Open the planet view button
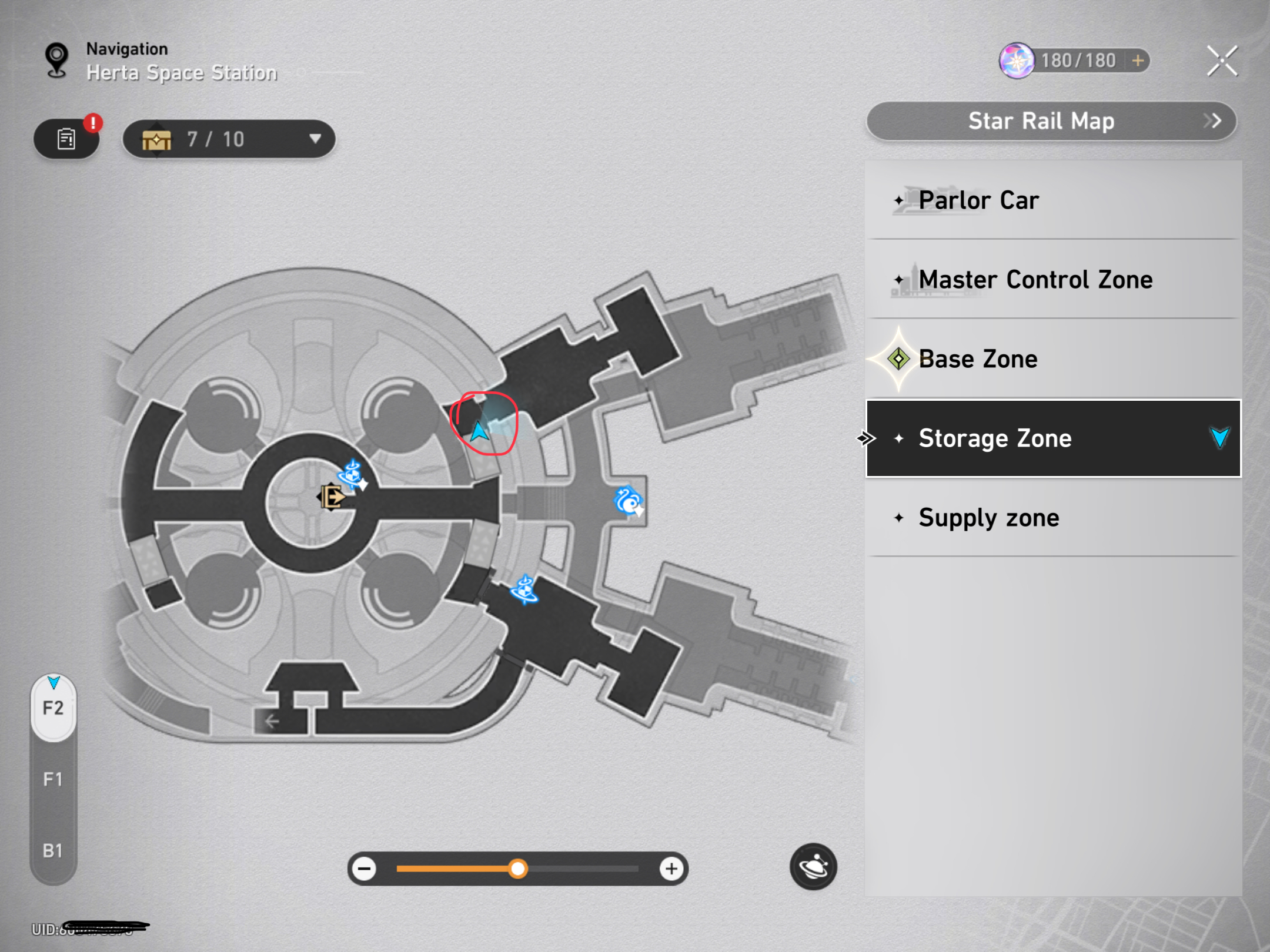The height and width of the screenshot is (952, 1270). coord(813,867)
